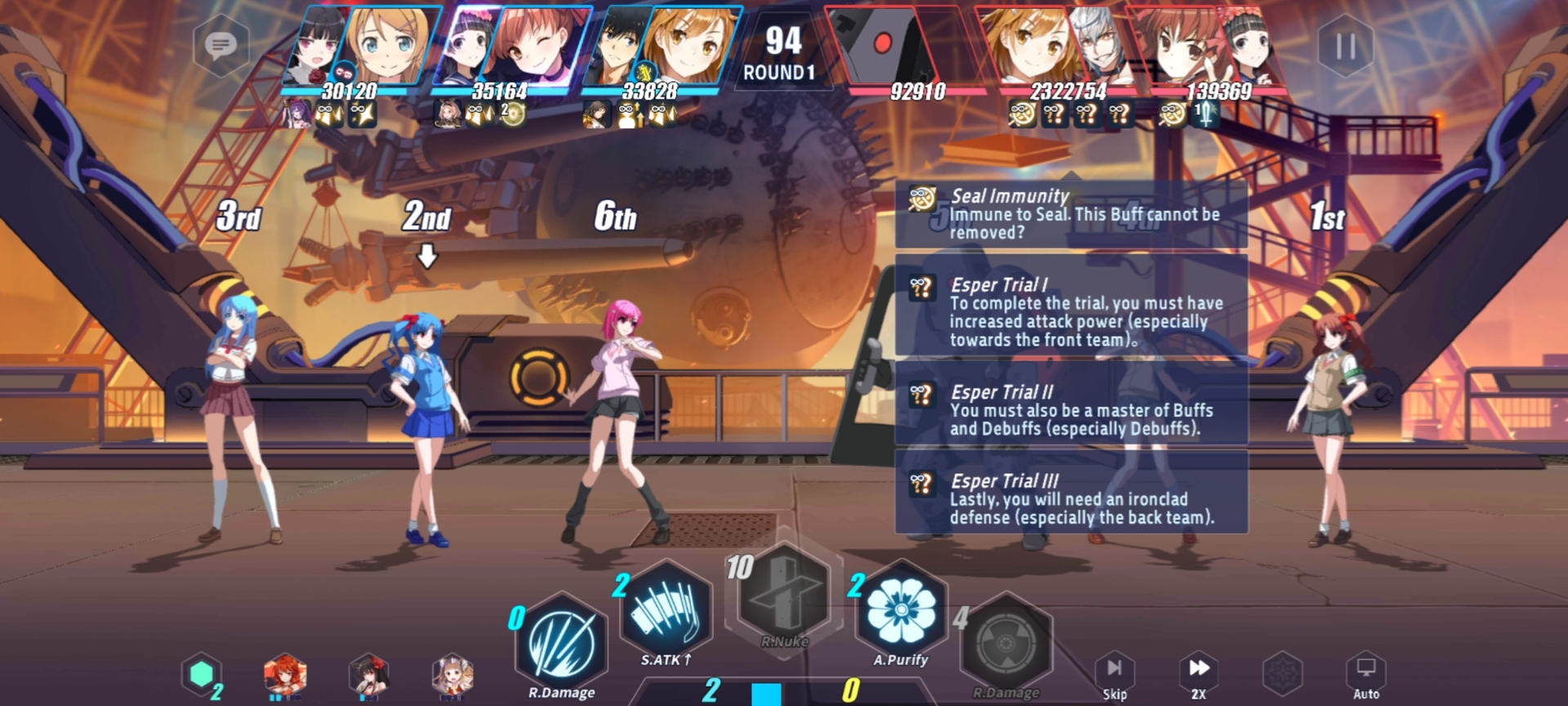The image size is (1568, 706).
Task: Select the ally team portrait with 35164 HP
Action: click(510, 45)
